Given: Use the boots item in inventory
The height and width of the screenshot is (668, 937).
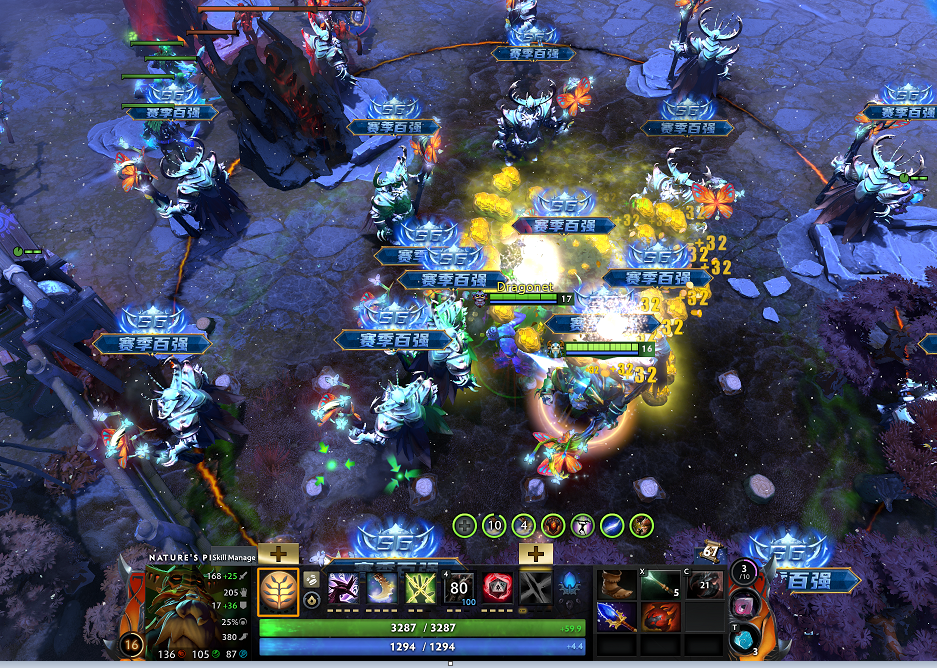Looking at the screenshot, I should 619,585.
